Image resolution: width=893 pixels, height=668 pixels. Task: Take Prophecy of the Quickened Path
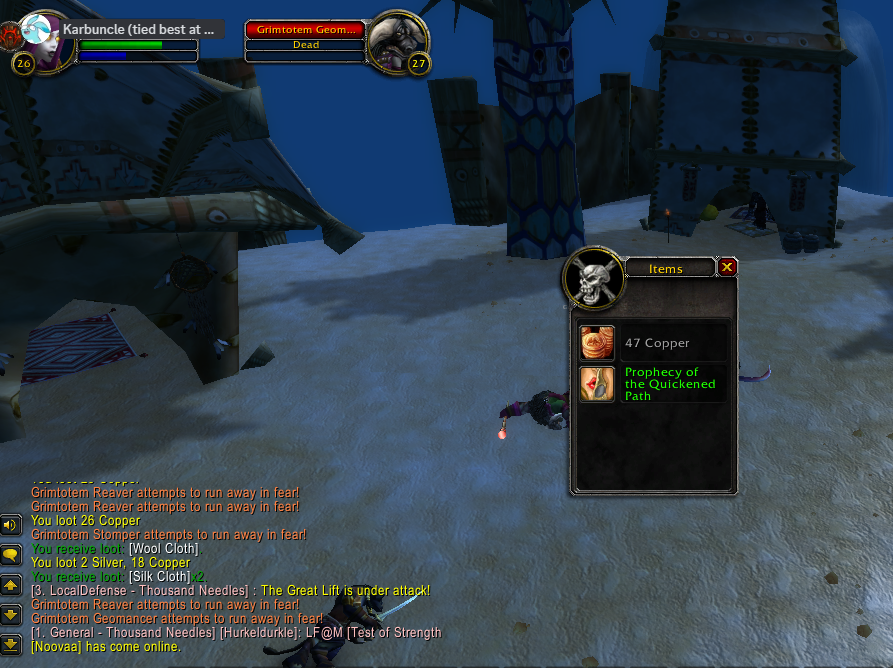598,384
